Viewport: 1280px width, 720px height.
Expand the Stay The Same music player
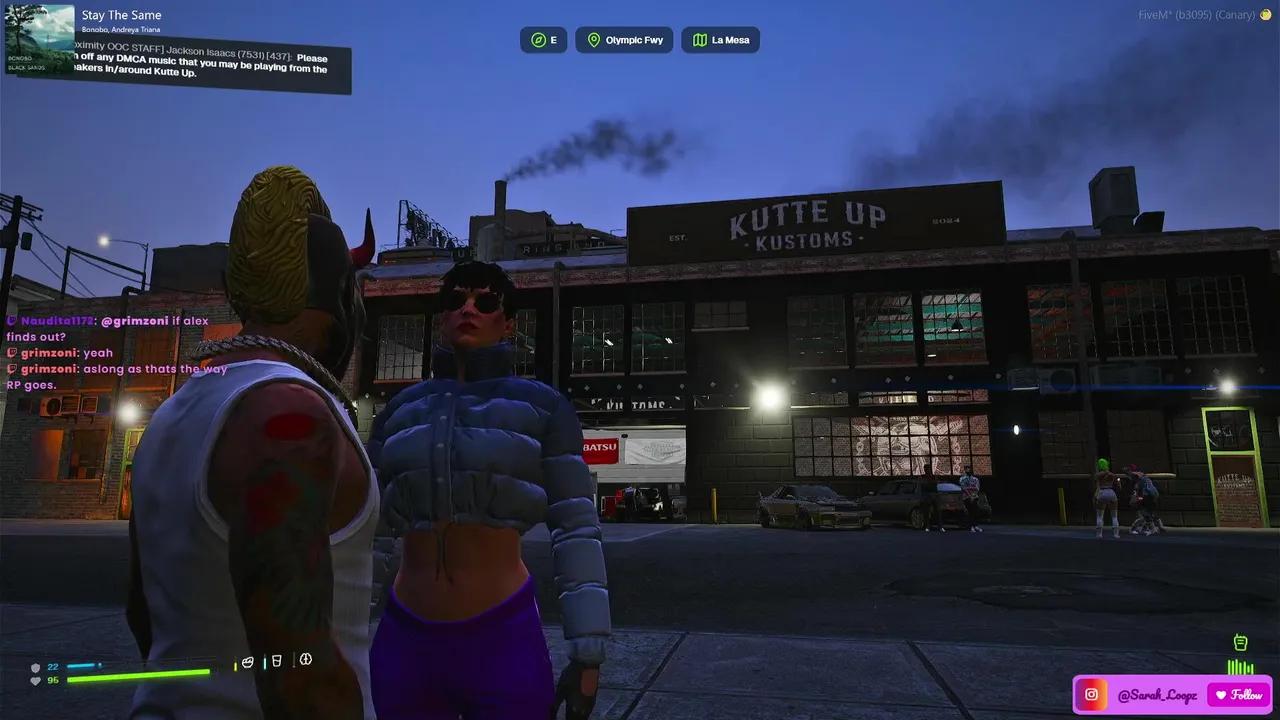pos(122,15)
